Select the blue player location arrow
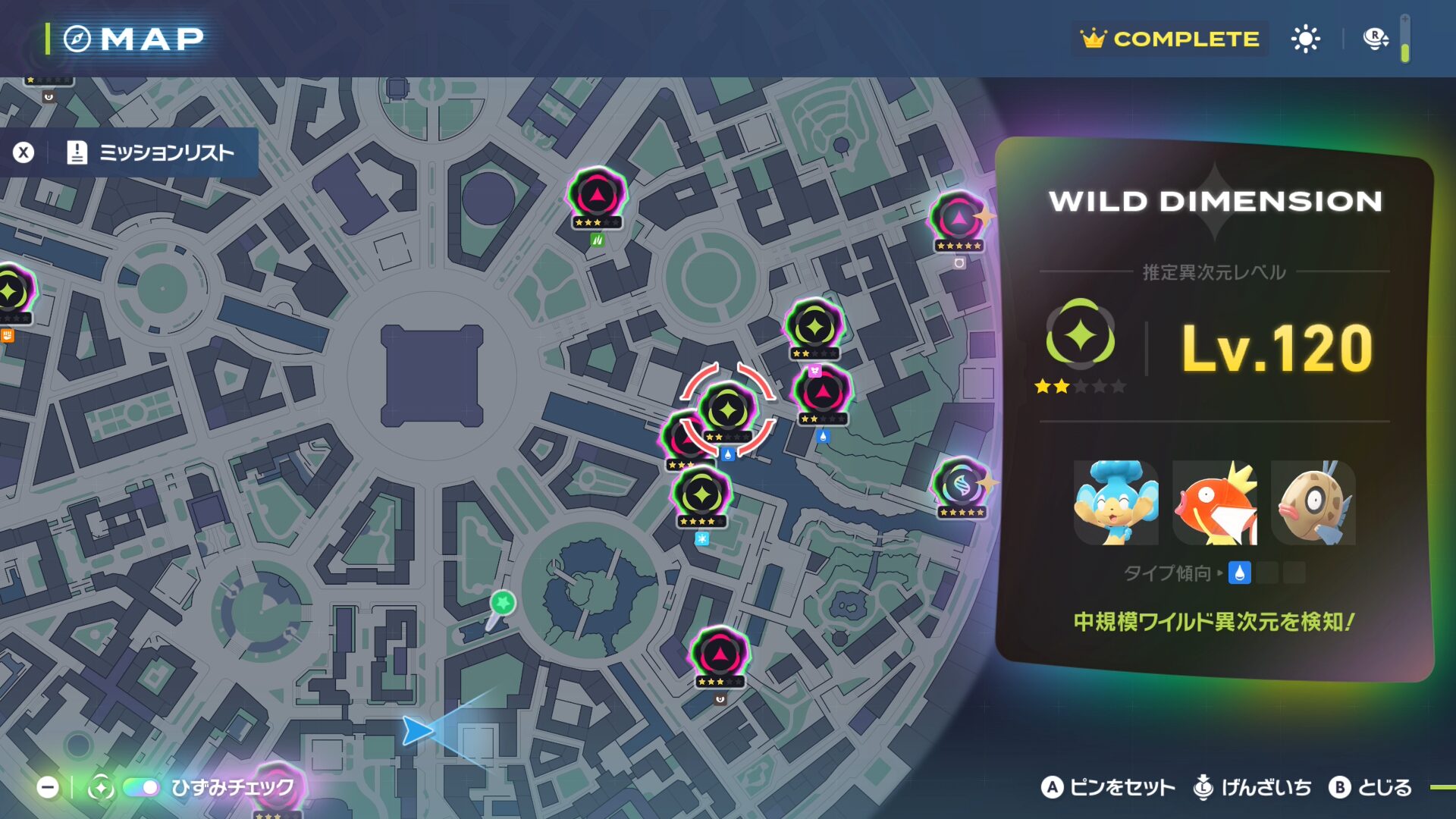This screenshot has width=1456, height=819. point(416,730)
